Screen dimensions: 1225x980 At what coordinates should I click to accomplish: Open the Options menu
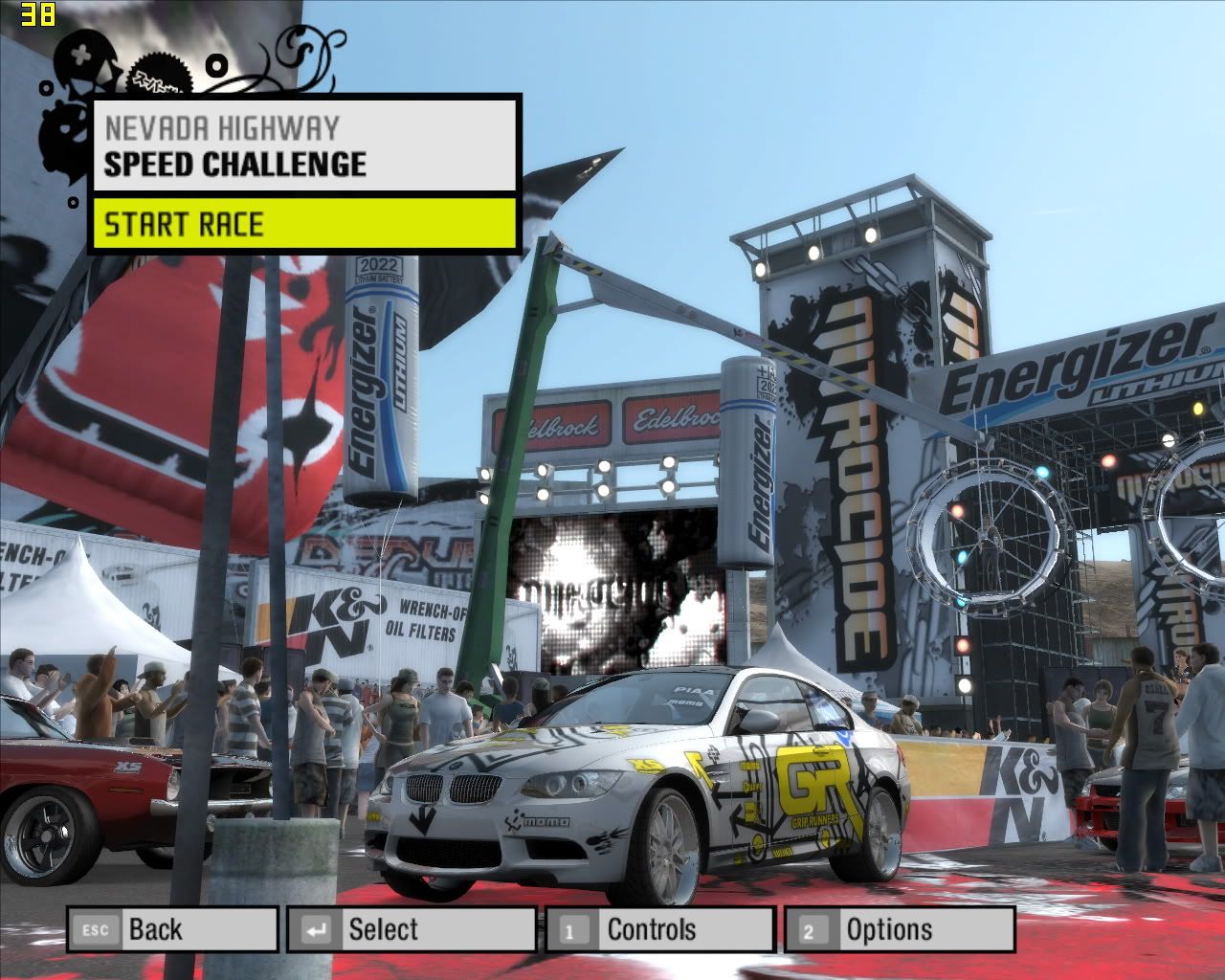click(x=899, y=929)
